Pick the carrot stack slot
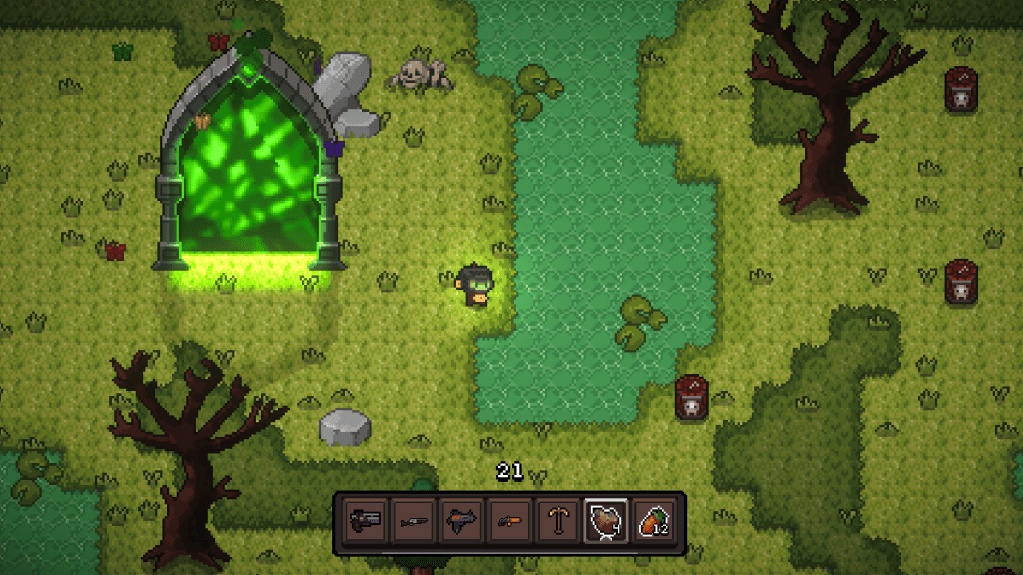Screen dimensions: 1023x575 [x=653, y=521]
